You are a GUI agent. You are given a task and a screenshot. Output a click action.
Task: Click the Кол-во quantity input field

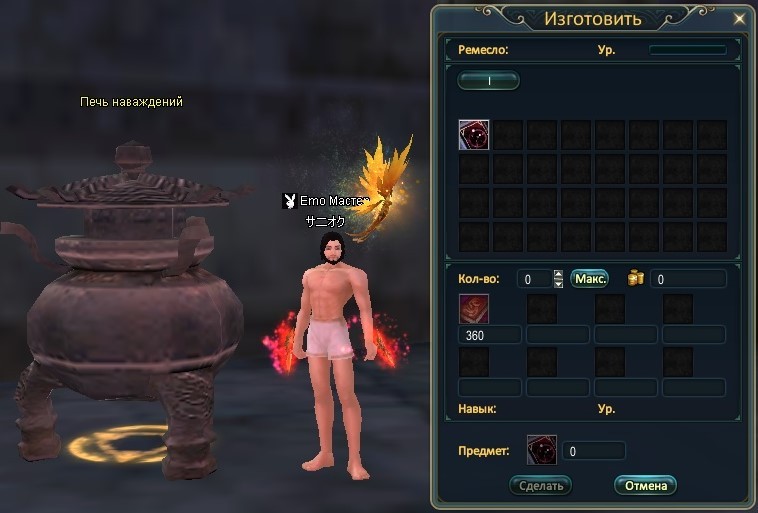(x=535, y=279)
